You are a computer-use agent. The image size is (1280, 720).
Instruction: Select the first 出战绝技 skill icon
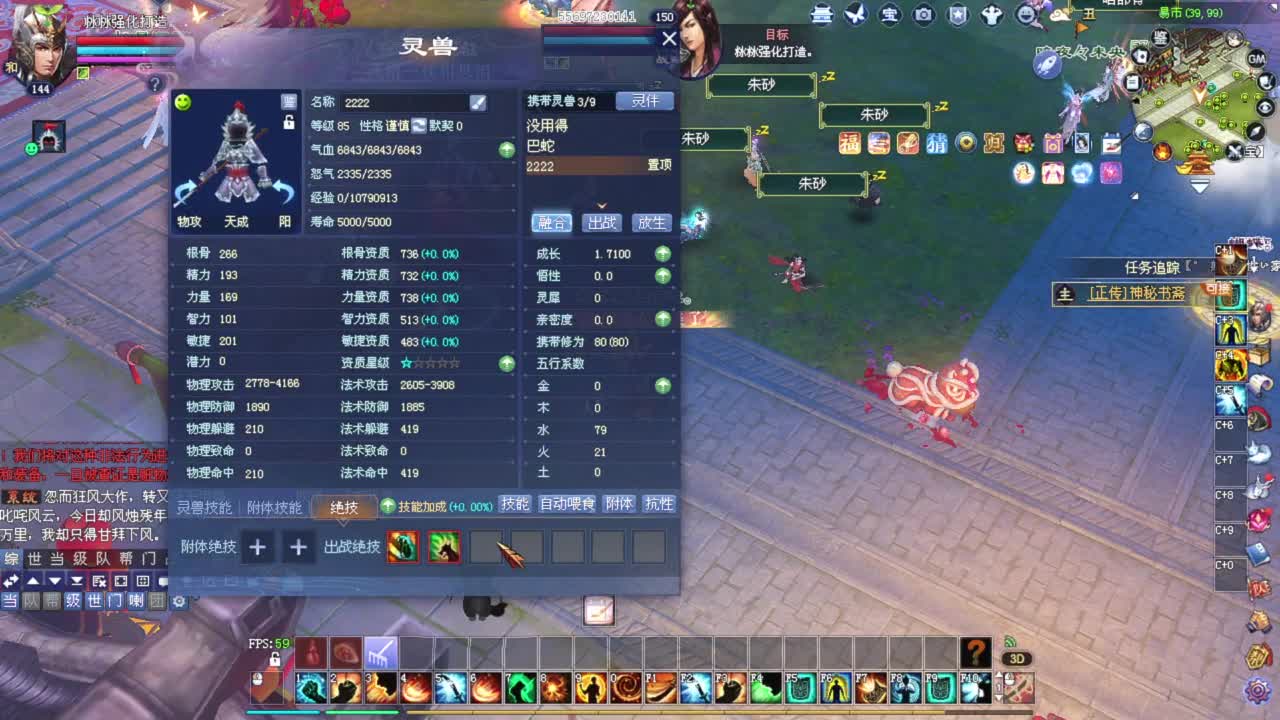[x=402, y=548]
